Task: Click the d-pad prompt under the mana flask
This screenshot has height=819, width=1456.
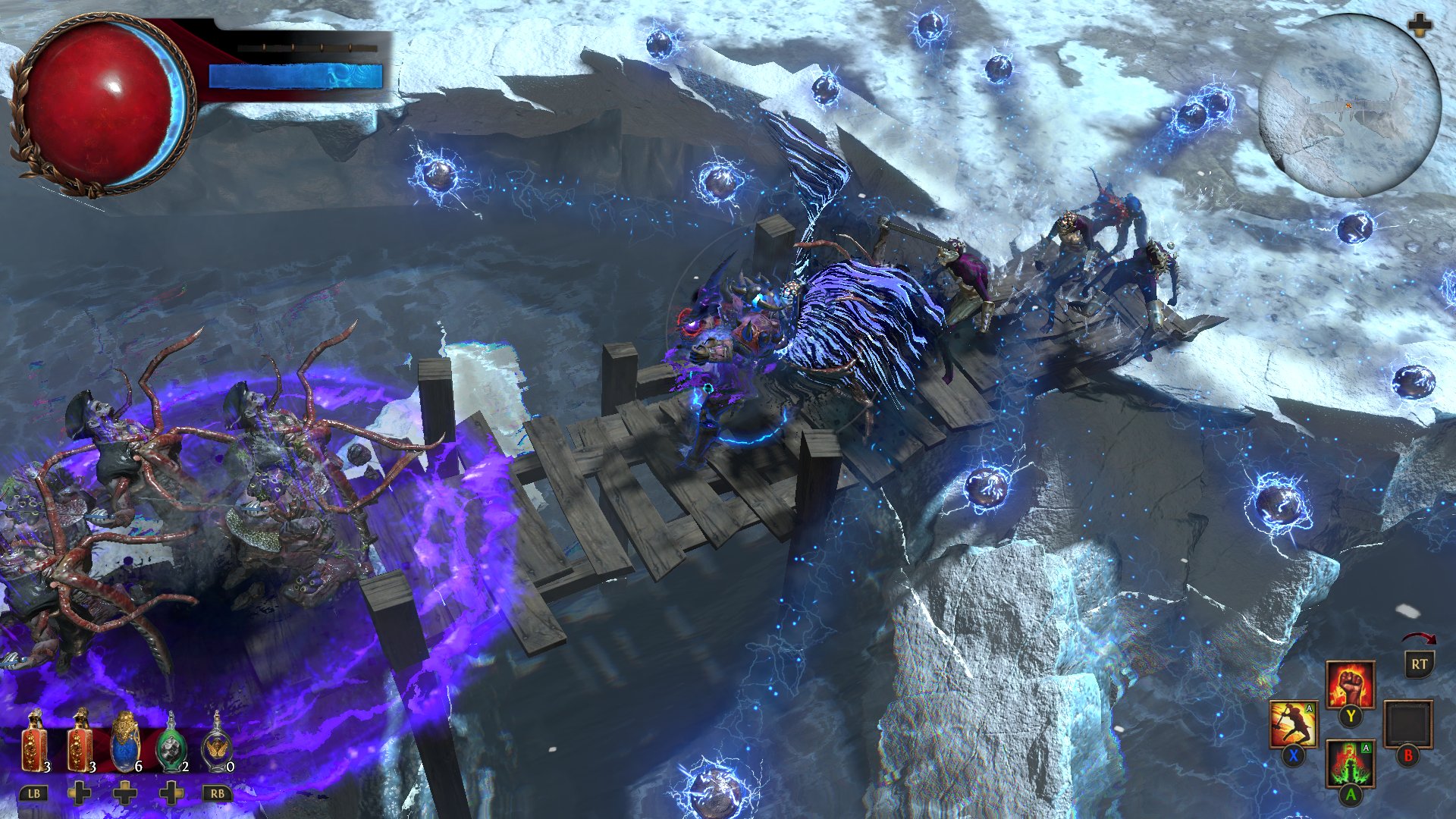Action: coord(125,793)
